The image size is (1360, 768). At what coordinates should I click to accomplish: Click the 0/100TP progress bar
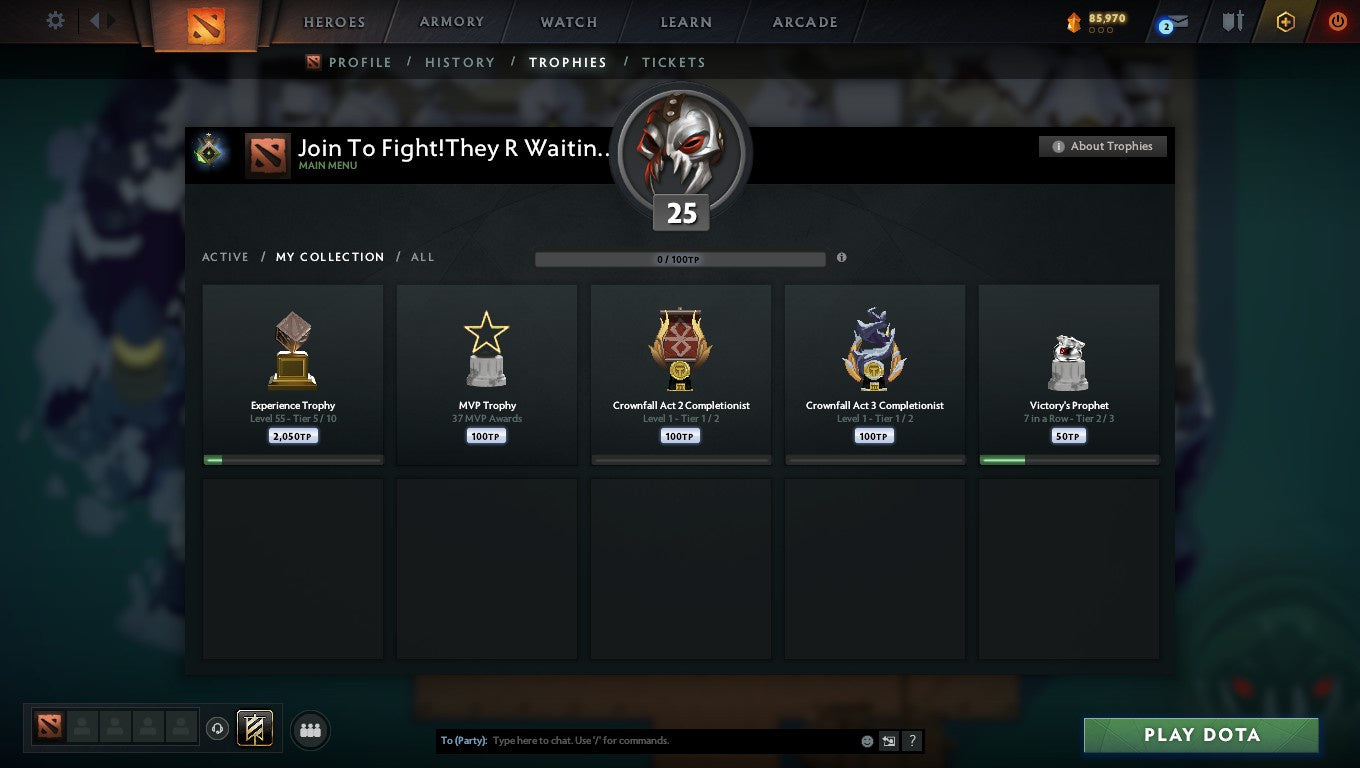680,258
